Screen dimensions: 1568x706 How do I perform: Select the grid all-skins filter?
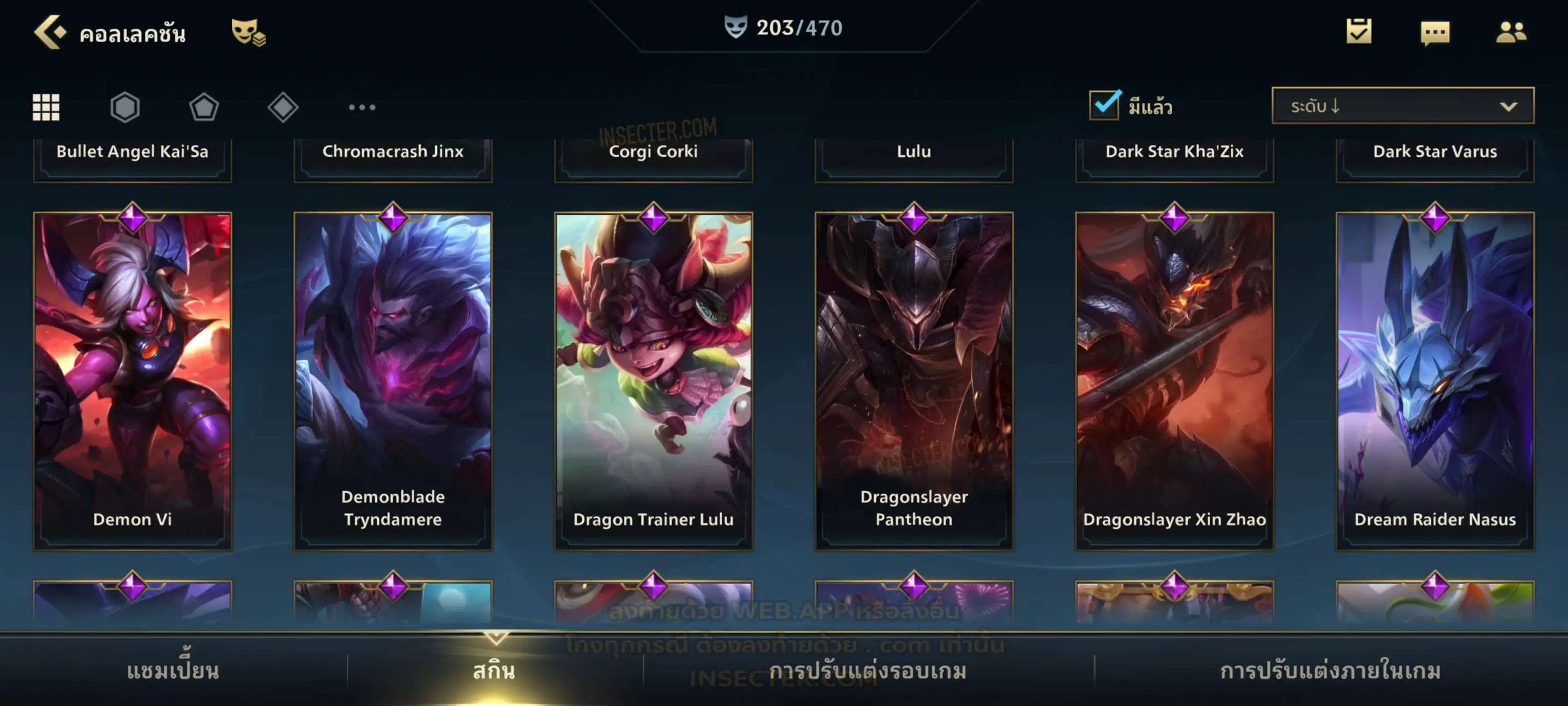(46, 107)
